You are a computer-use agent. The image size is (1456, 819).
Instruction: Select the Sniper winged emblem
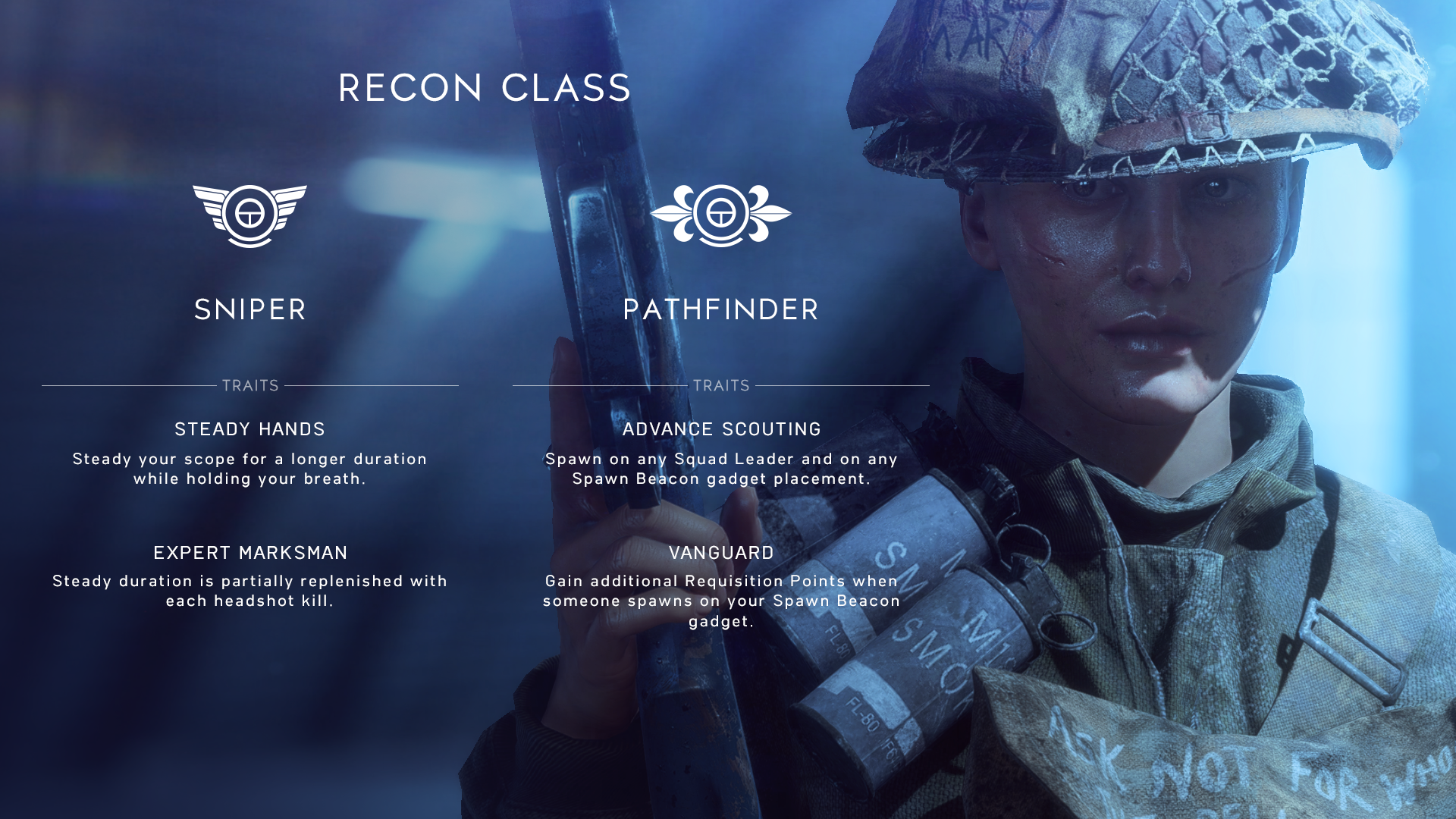pos(249,215)
